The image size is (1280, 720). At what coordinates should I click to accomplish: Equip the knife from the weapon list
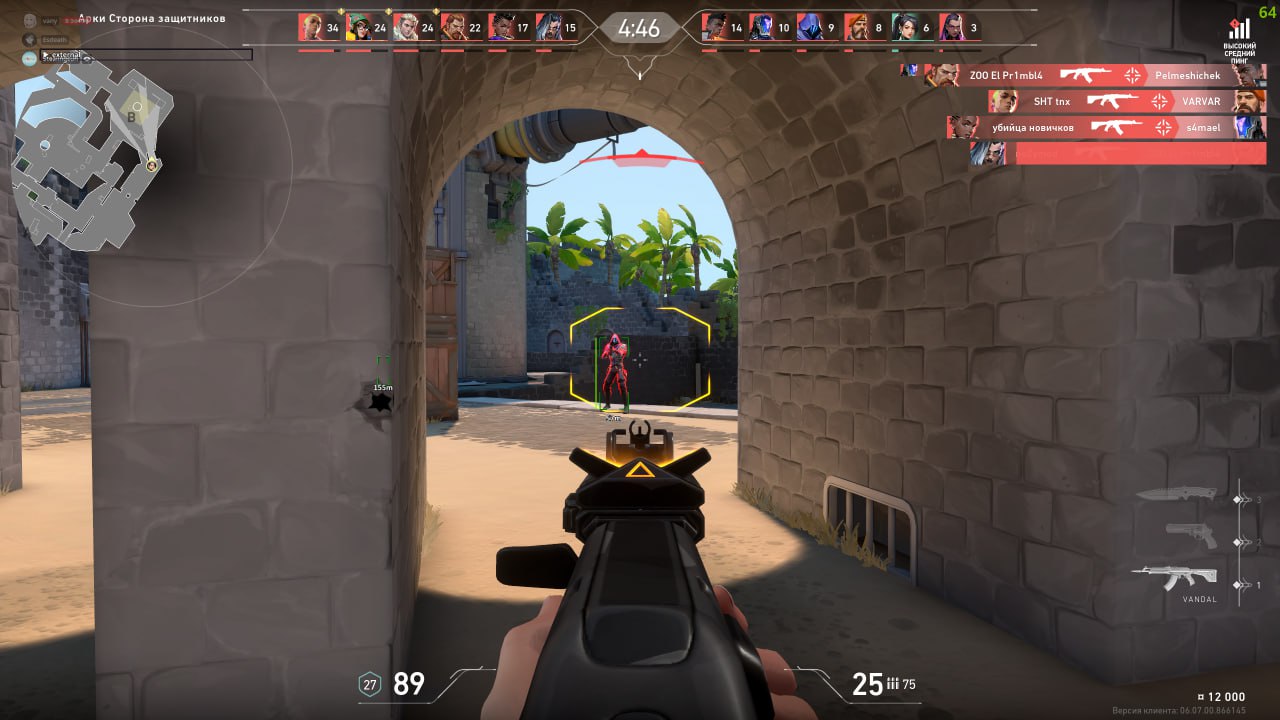tap(1176, 494)
